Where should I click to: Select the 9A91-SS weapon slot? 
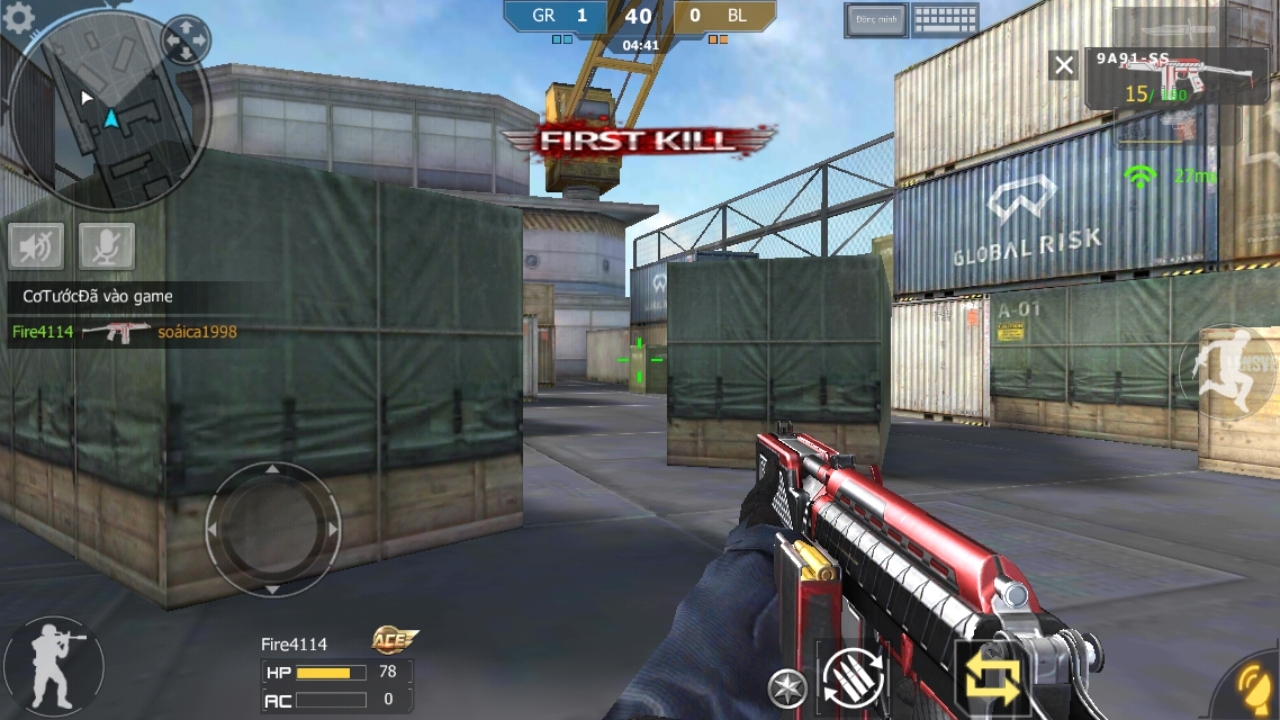pos(1180,78)
